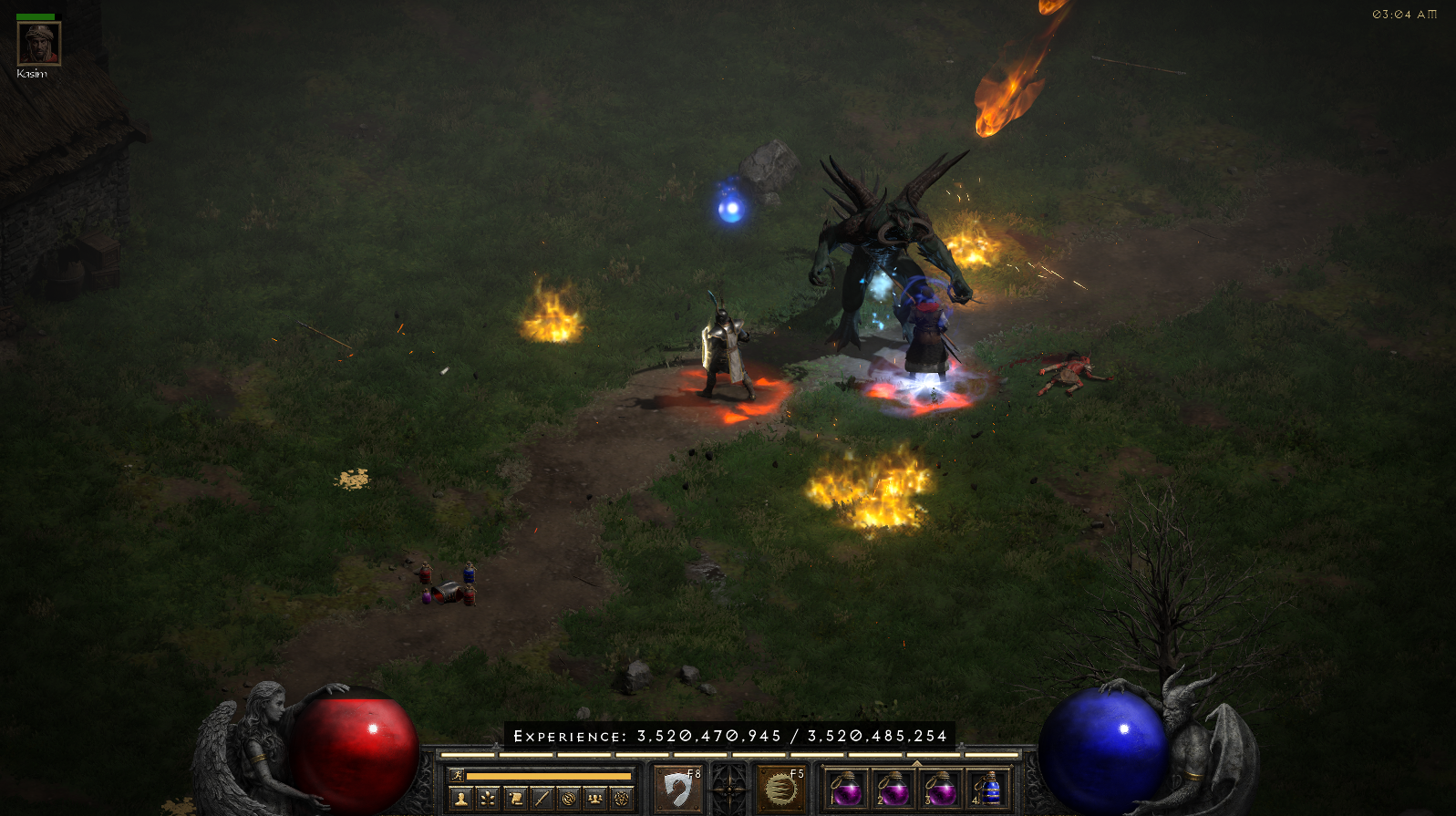Select the left skill slot labeled F8
This screenshot has width=1456, height=816.
[x=678, y=789]
